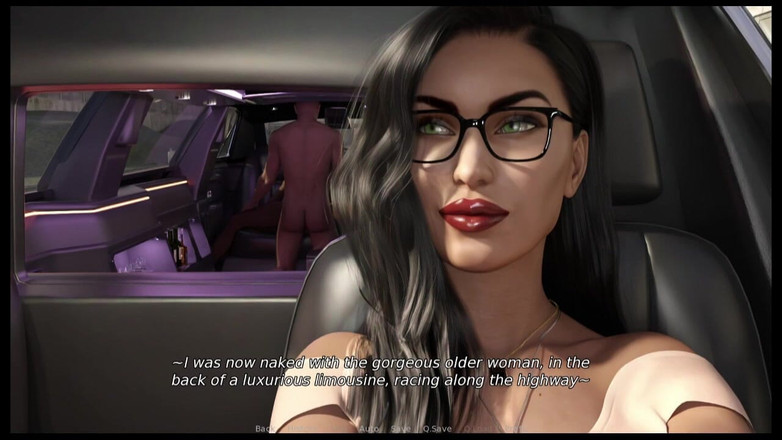Click the Back button in quick menu
782x440 pixels.
[264, 429]
